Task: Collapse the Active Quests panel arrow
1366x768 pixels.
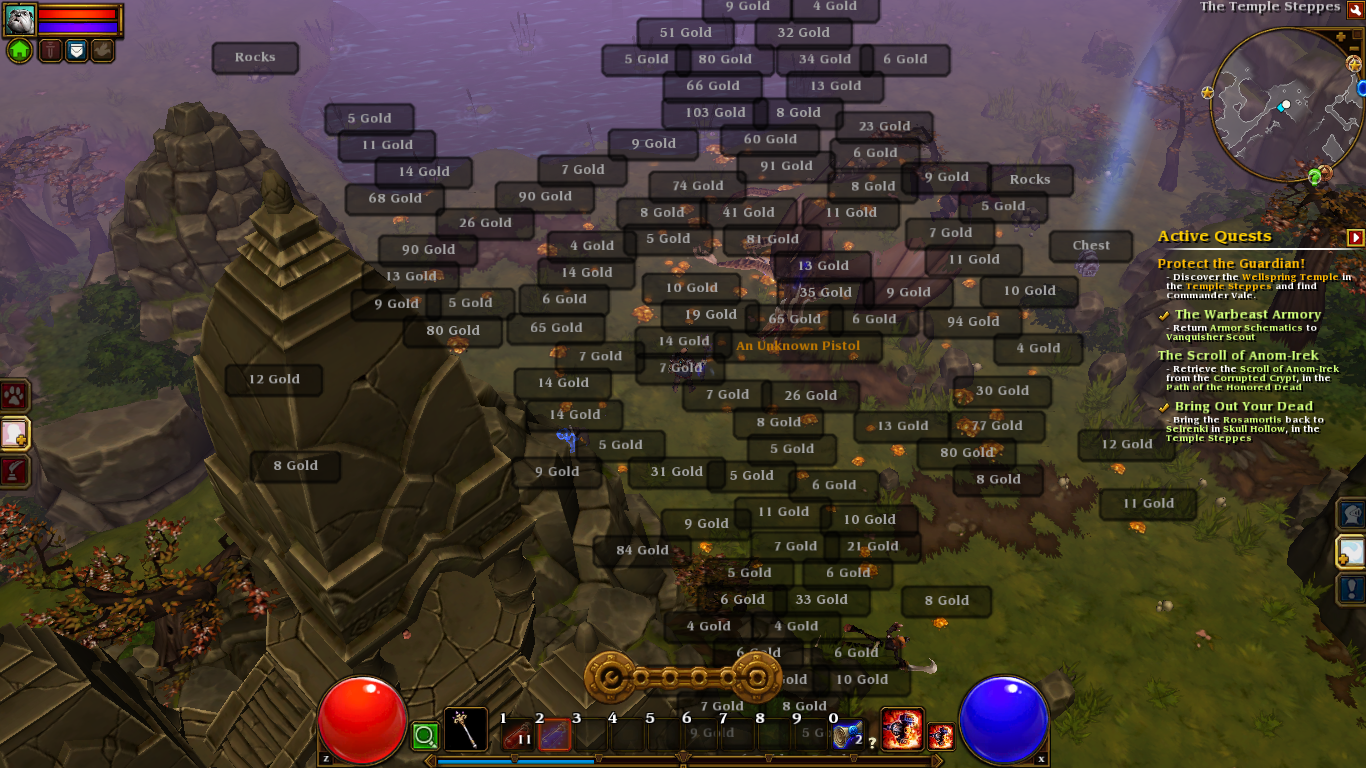Action: click(1355, 238)
